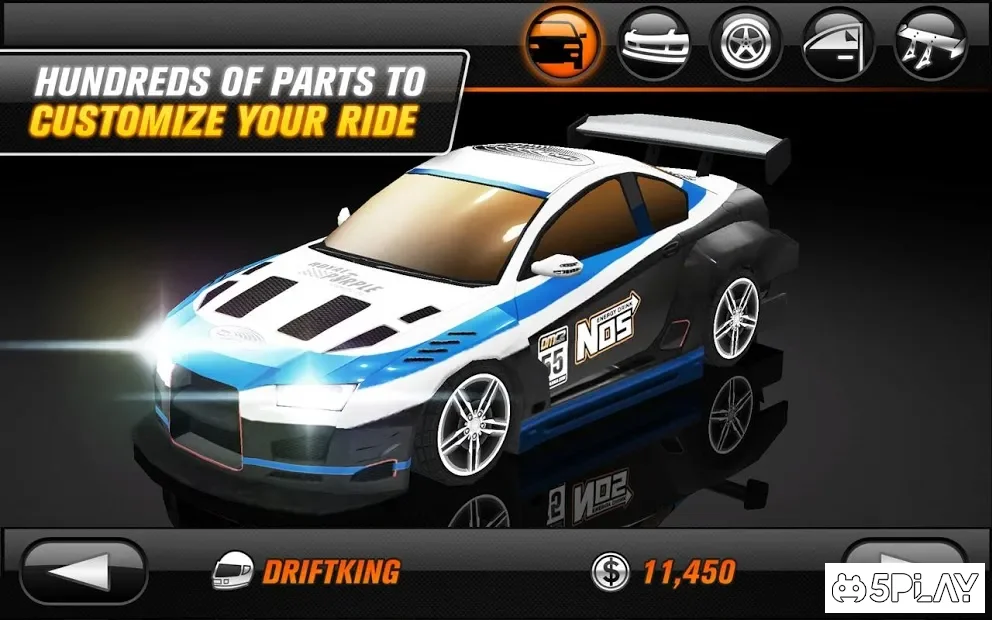This screenshot has height=620, width=992.
Task: Select the DRIFTKING driver profile
Action: click(306, 572)
